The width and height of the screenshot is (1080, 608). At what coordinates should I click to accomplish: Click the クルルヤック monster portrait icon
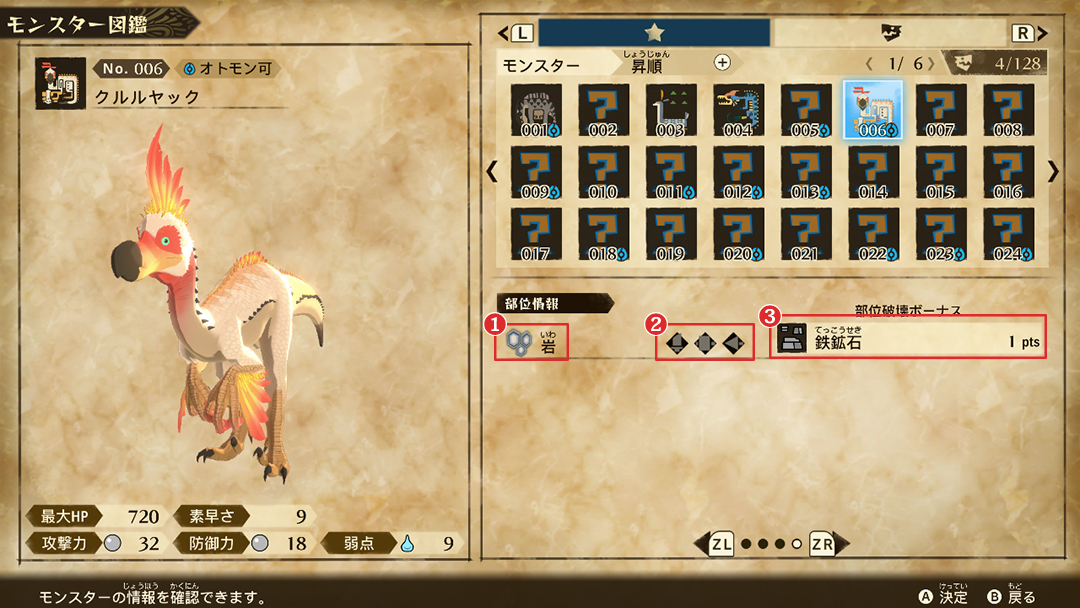pyautogui.click(x=60, y=82)
